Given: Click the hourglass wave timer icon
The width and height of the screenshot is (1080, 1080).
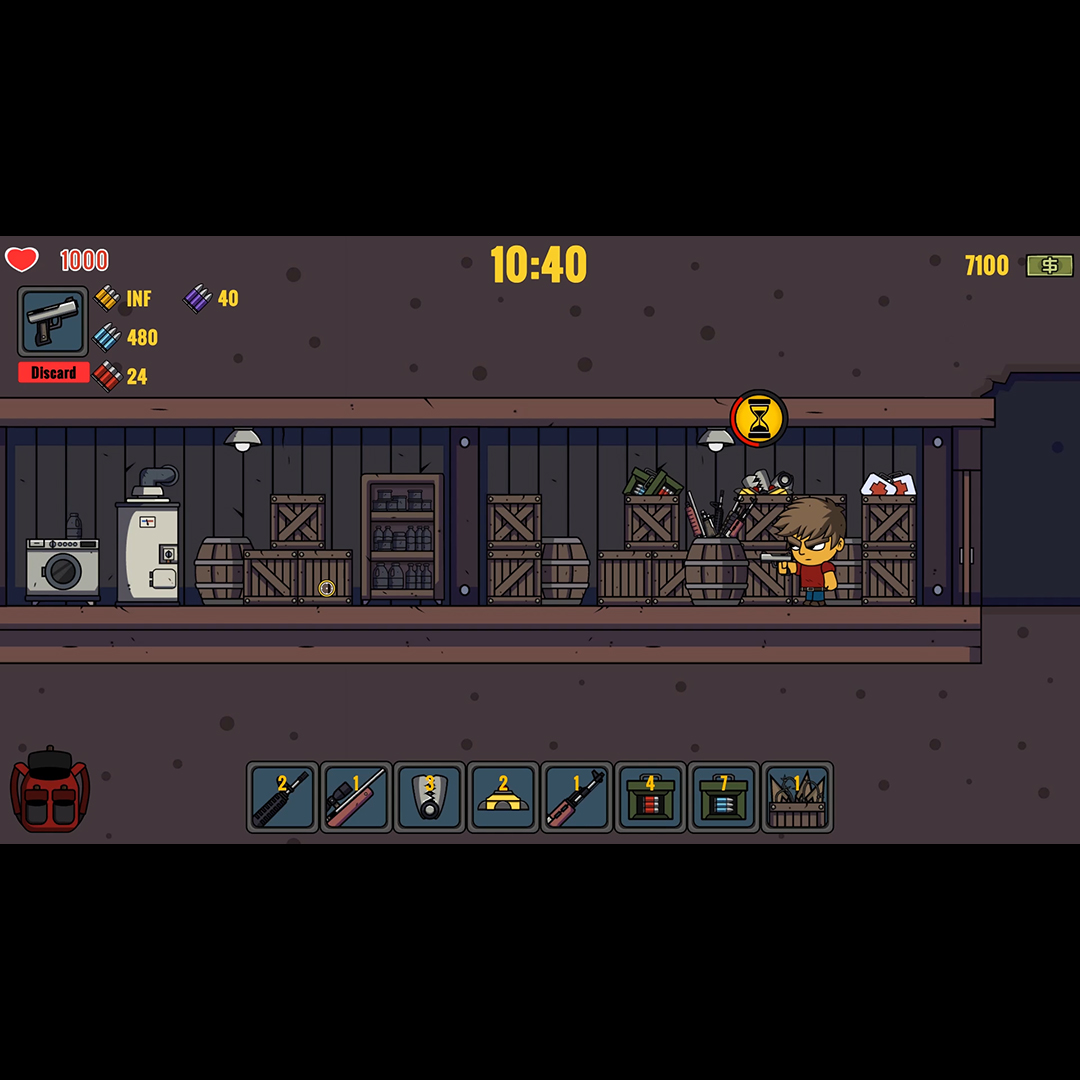Looking at the screenshot, I should click(759, 418).
